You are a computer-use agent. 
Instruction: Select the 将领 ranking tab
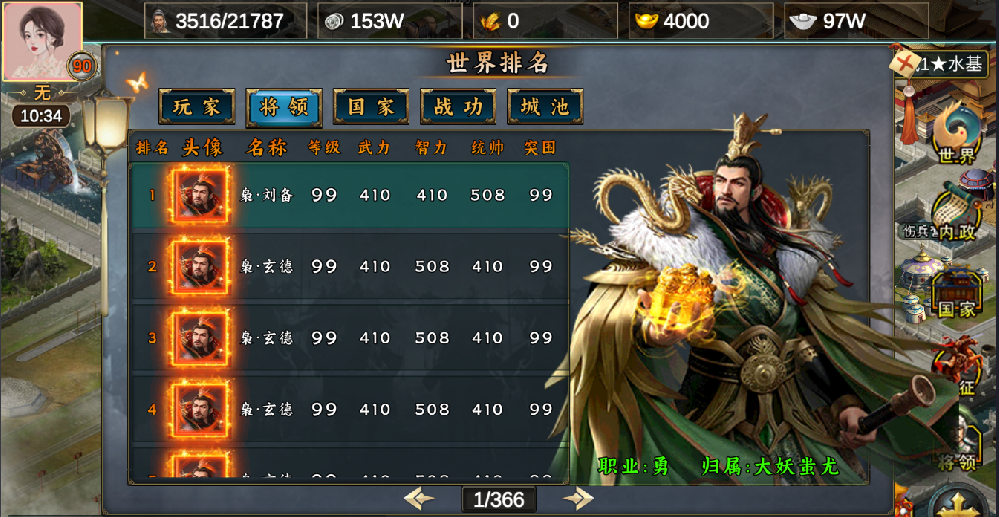click(283, 107)
